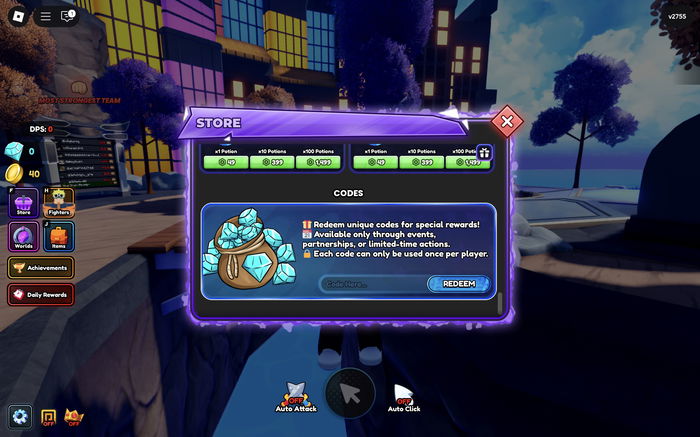Viewport: 700px width, 437px height.
Task: Open the Roblox hamburger menu icon
Action: (x=45, y=16)
